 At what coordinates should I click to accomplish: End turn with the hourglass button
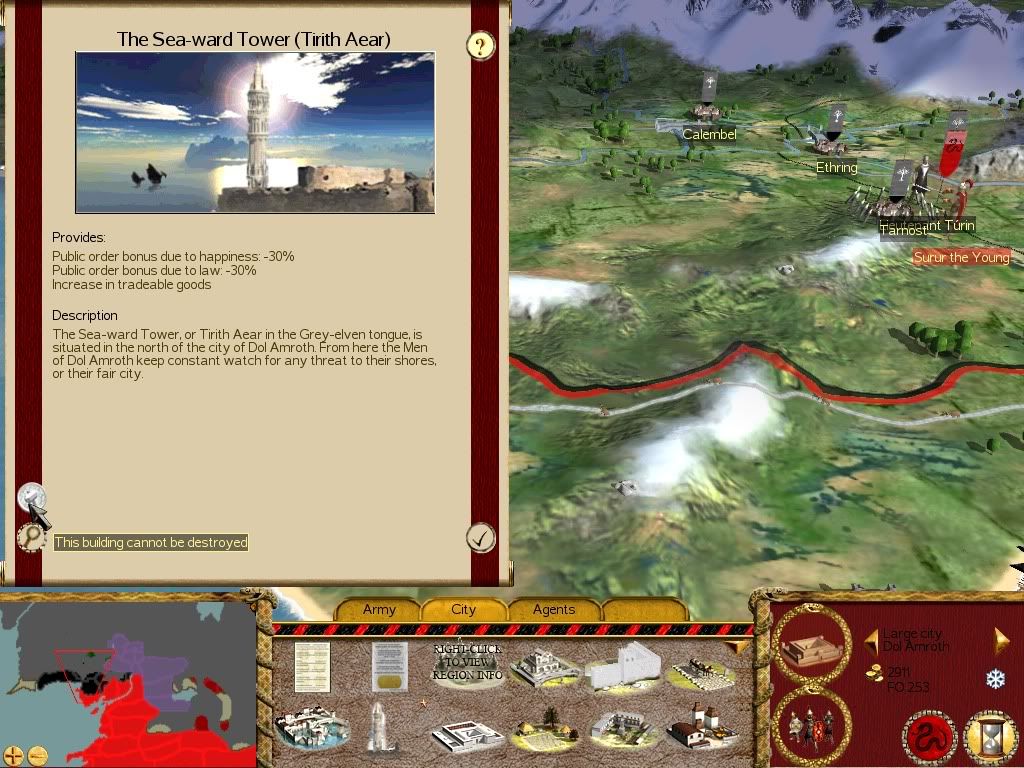[x=988, y=739]
